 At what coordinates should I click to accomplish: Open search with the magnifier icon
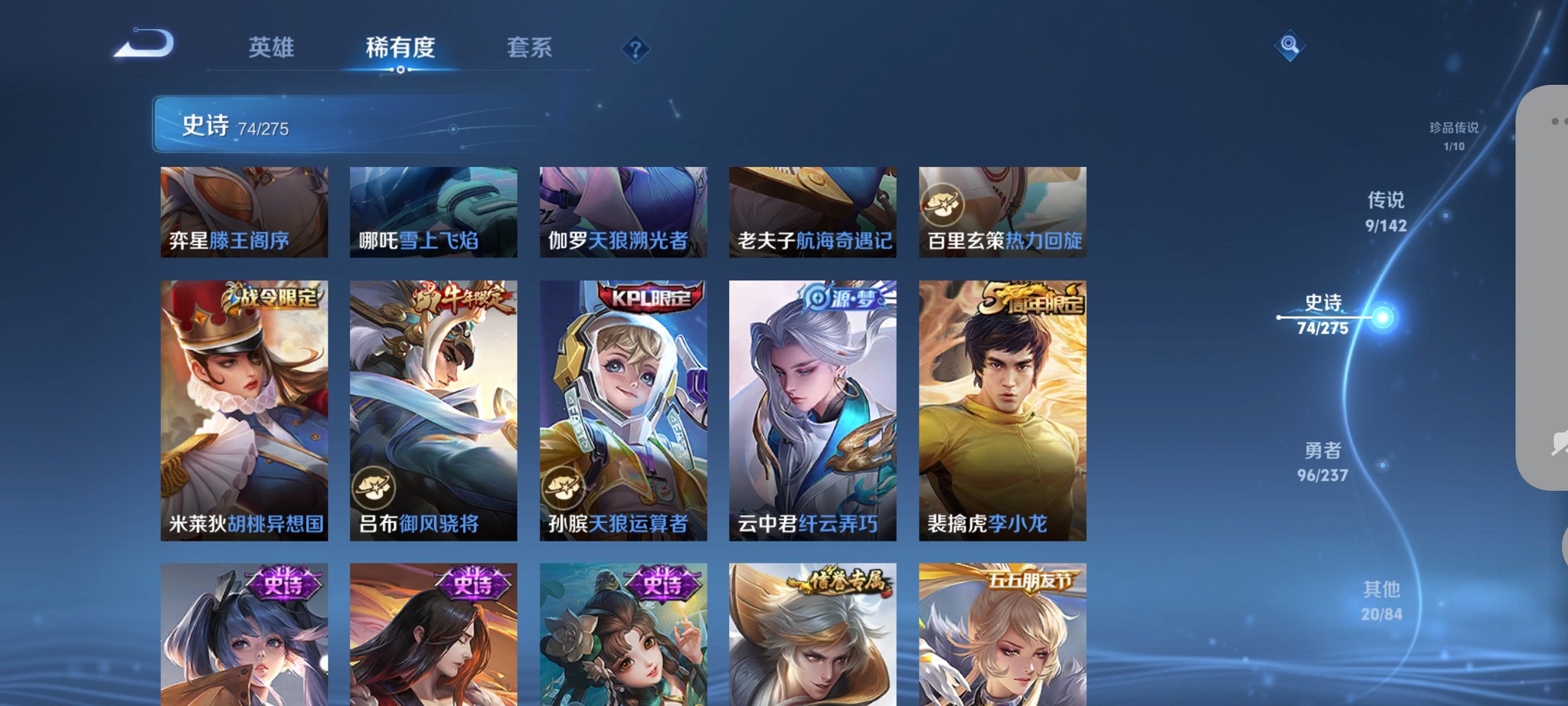coord(1290,46)
